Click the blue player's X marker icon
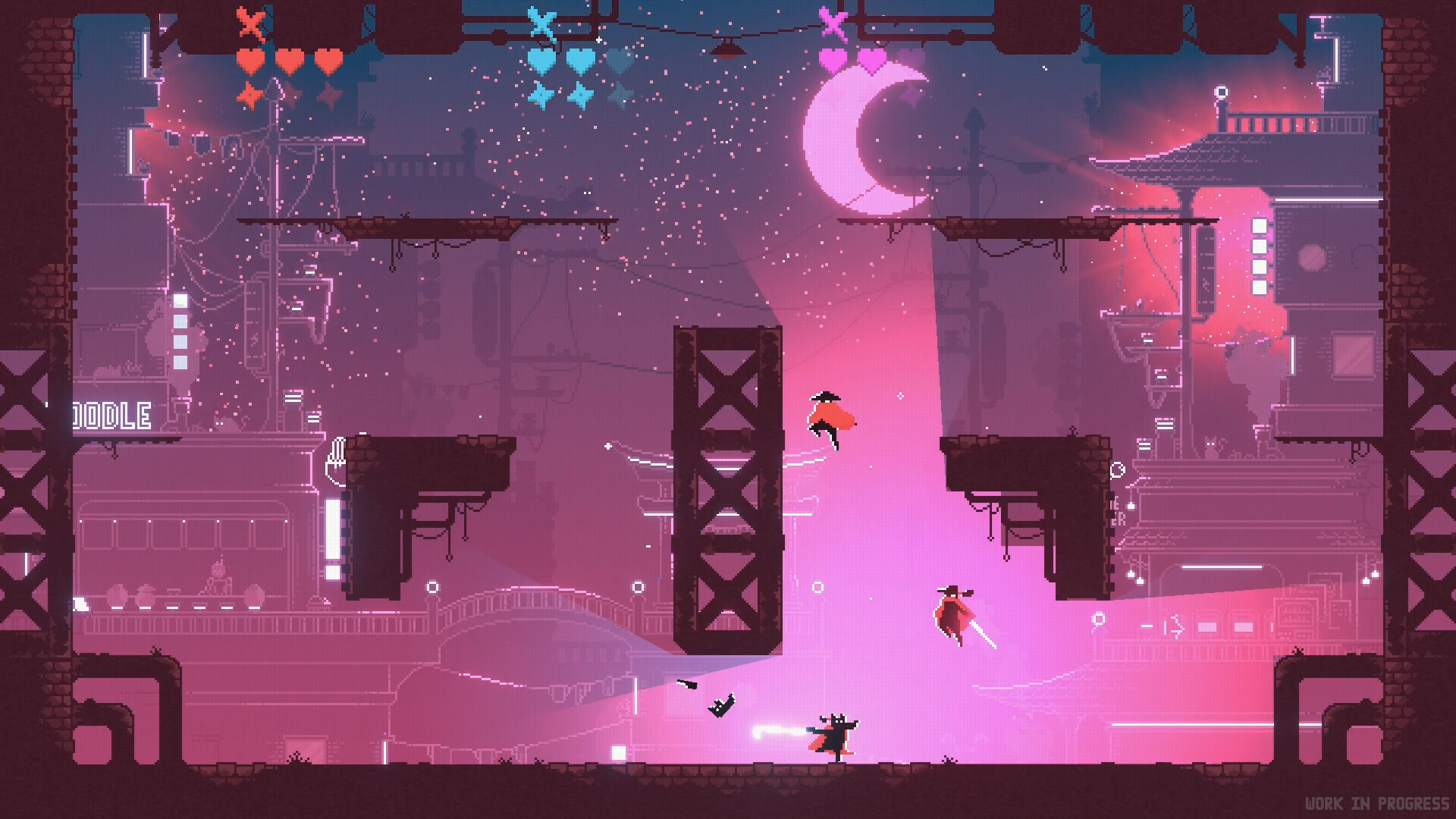1456x819 pixels. [543, 21]
